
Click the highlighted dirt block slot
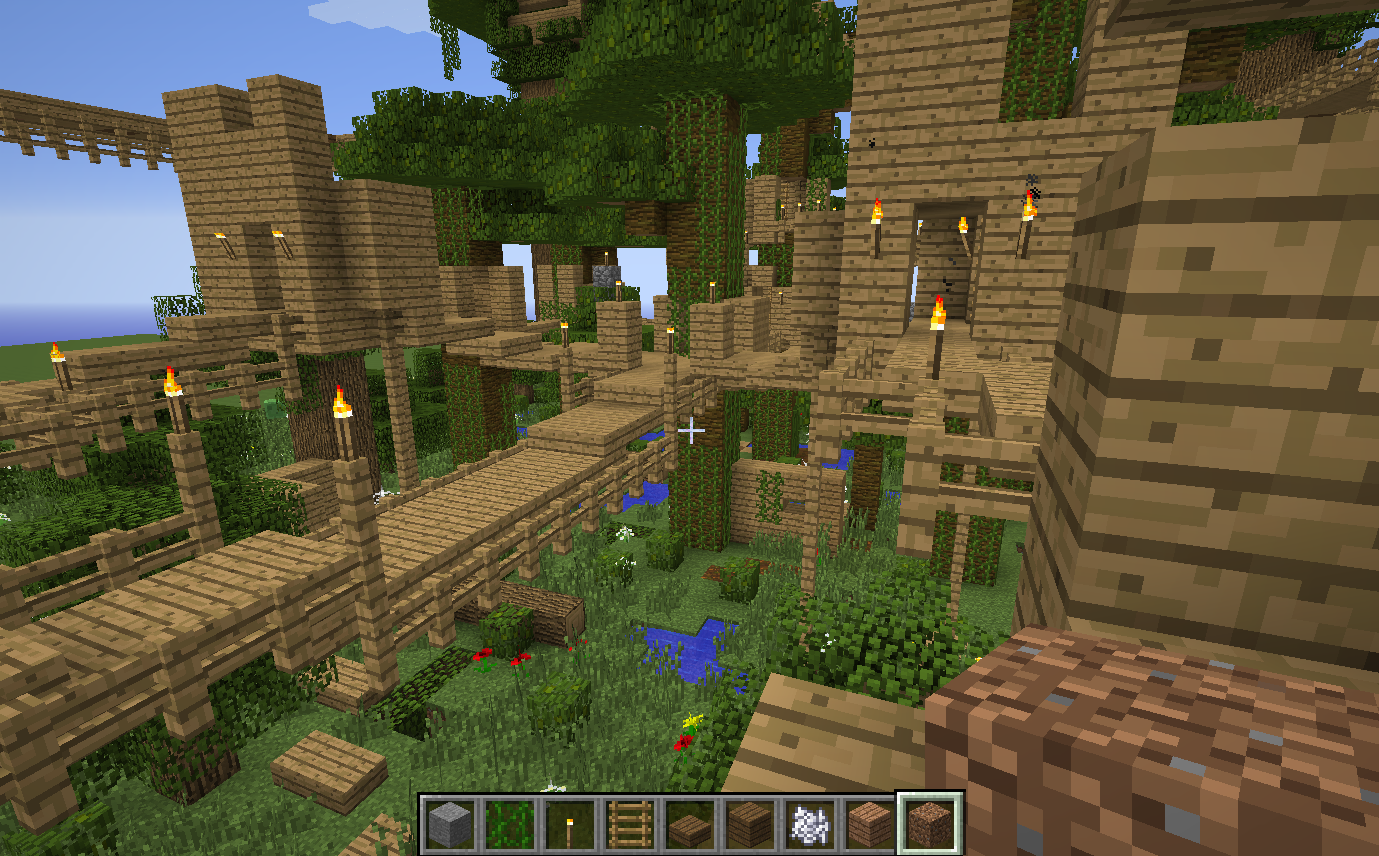click(930, 825)
